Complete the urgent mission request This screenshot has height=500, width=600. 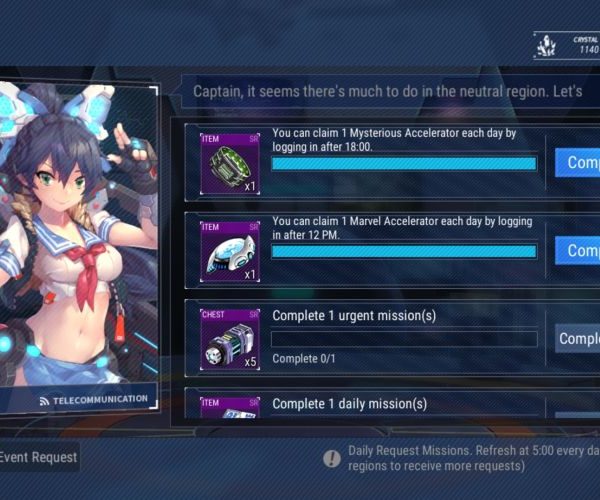tap(579, 339)
